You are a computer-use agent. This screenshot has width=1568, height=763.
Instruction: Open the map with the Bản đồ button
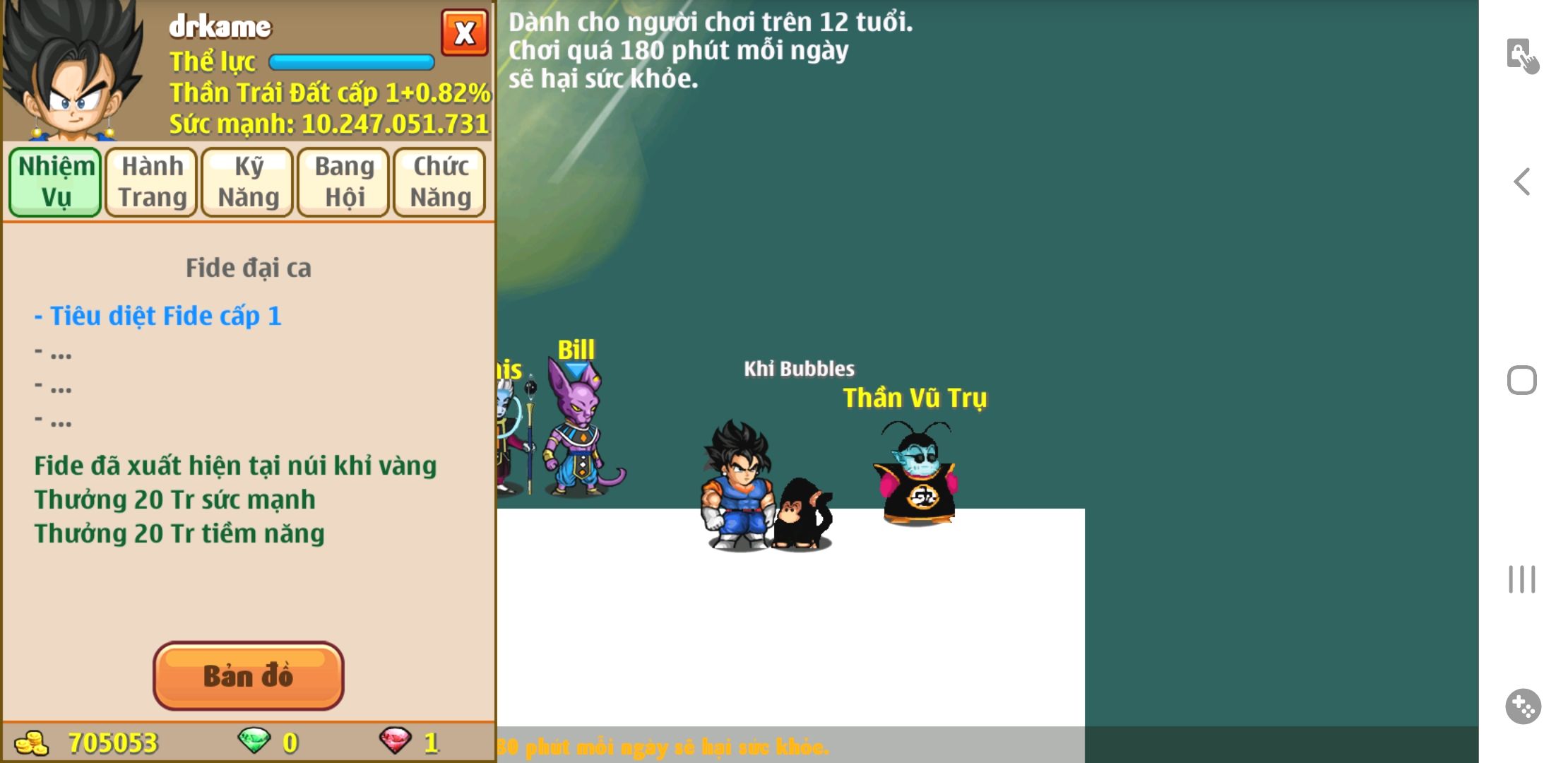click(x=248, y=675)
